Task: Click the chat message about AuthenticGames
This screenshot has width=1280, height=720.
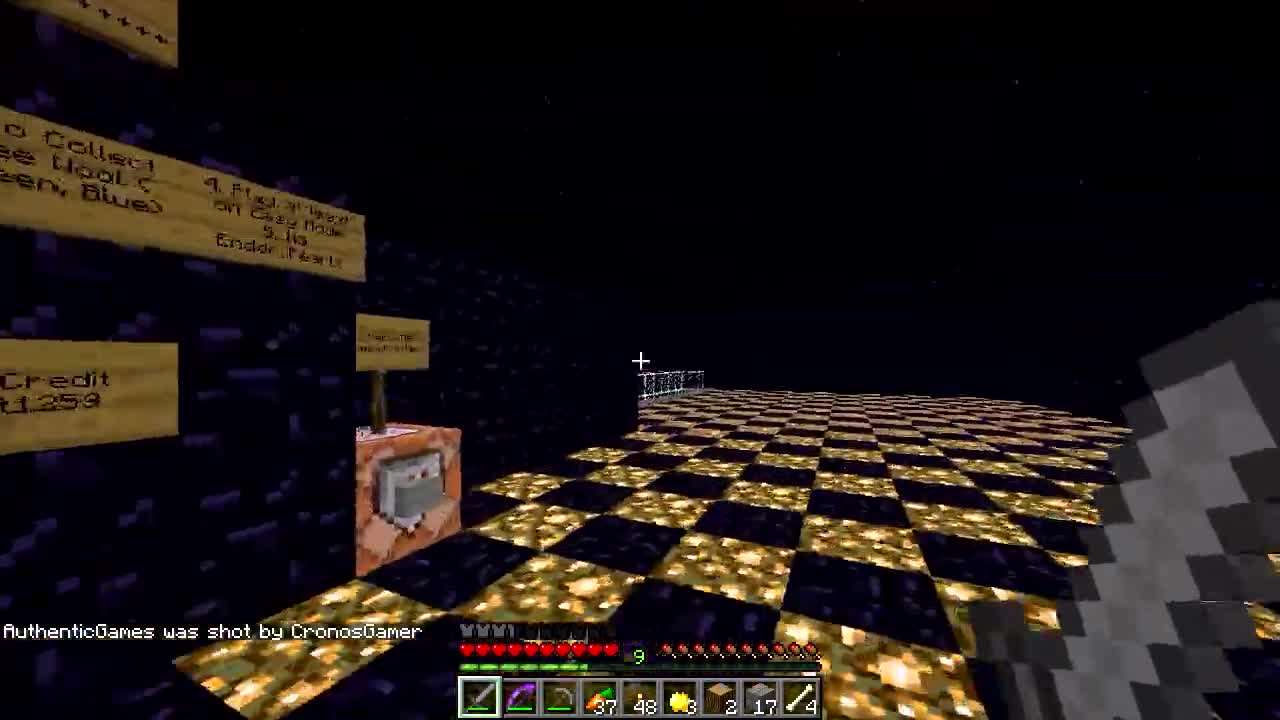Action: pos(210,631)
